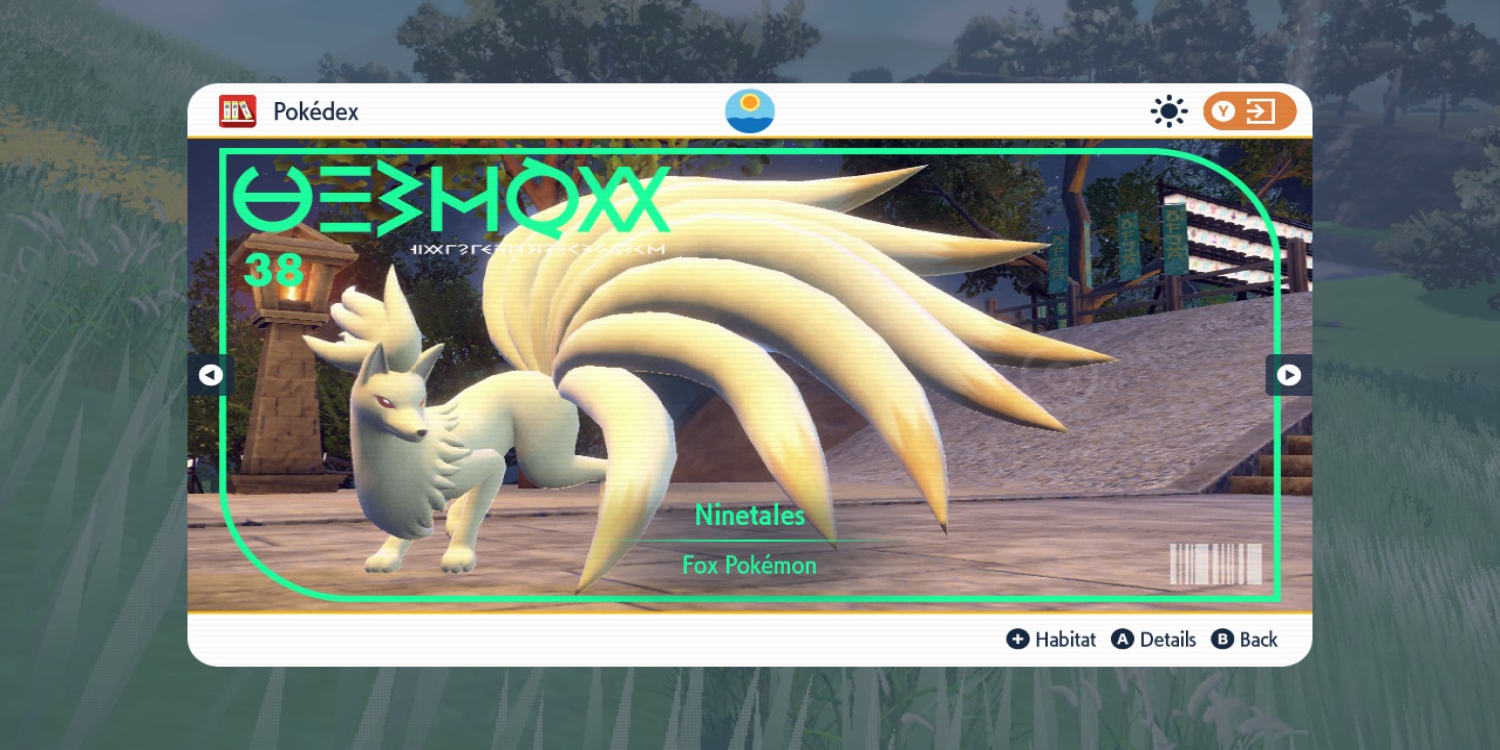Viewport: 1500px width, 750px height.
Task: Open Ninetales Details page
Action: point(1154,640)
